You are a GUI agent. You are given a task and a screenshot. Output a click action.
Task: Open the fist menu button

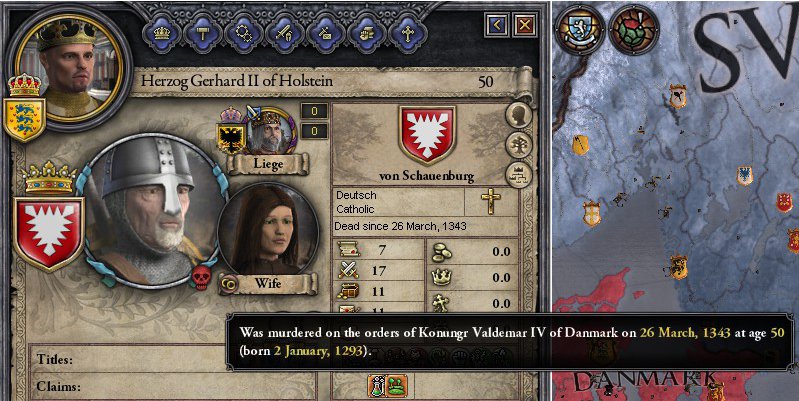(x=366, y=31)
